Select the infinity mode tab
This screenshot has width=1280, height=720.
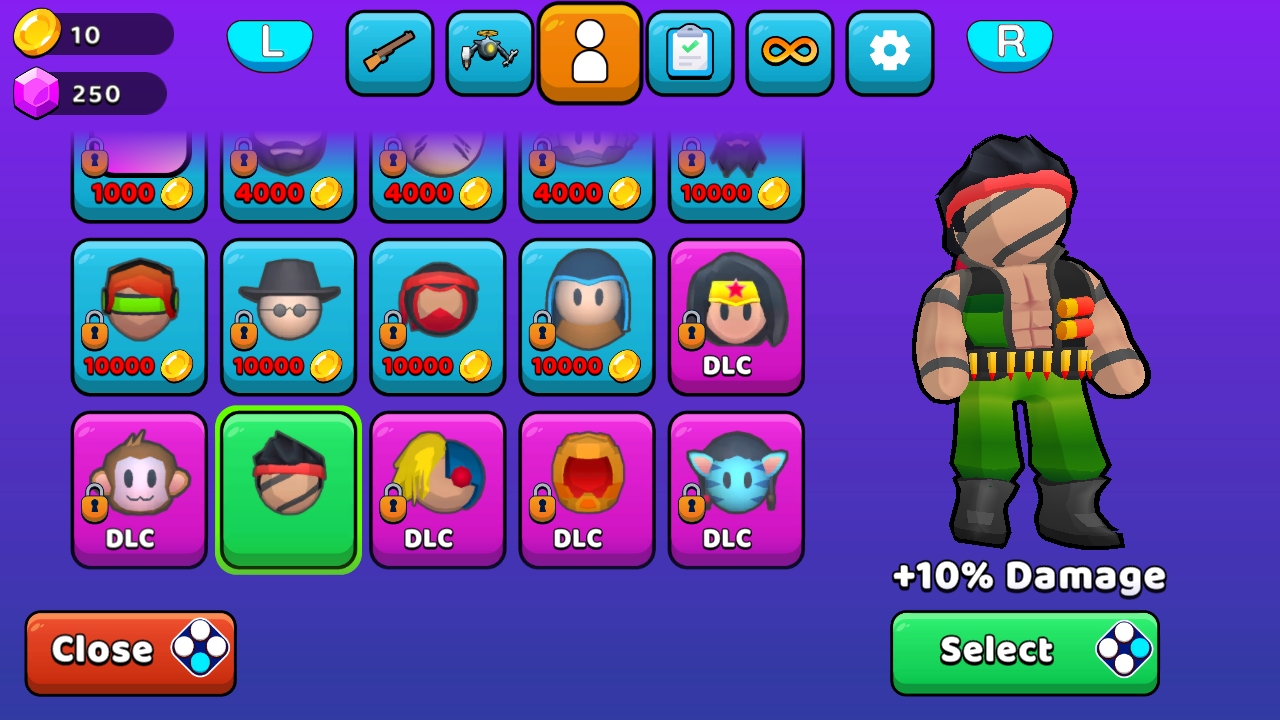[x=790, y=52]
